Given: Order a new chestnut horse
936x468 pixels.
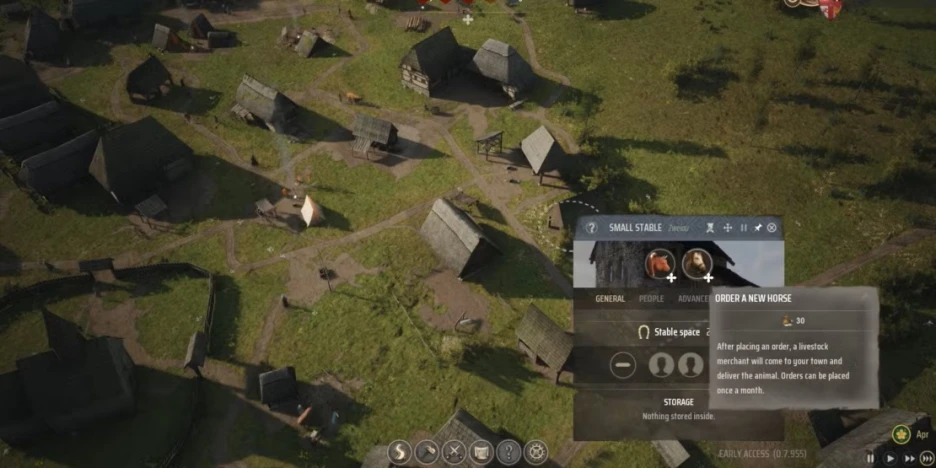Looking at the screenshot, I should [659, 264].
